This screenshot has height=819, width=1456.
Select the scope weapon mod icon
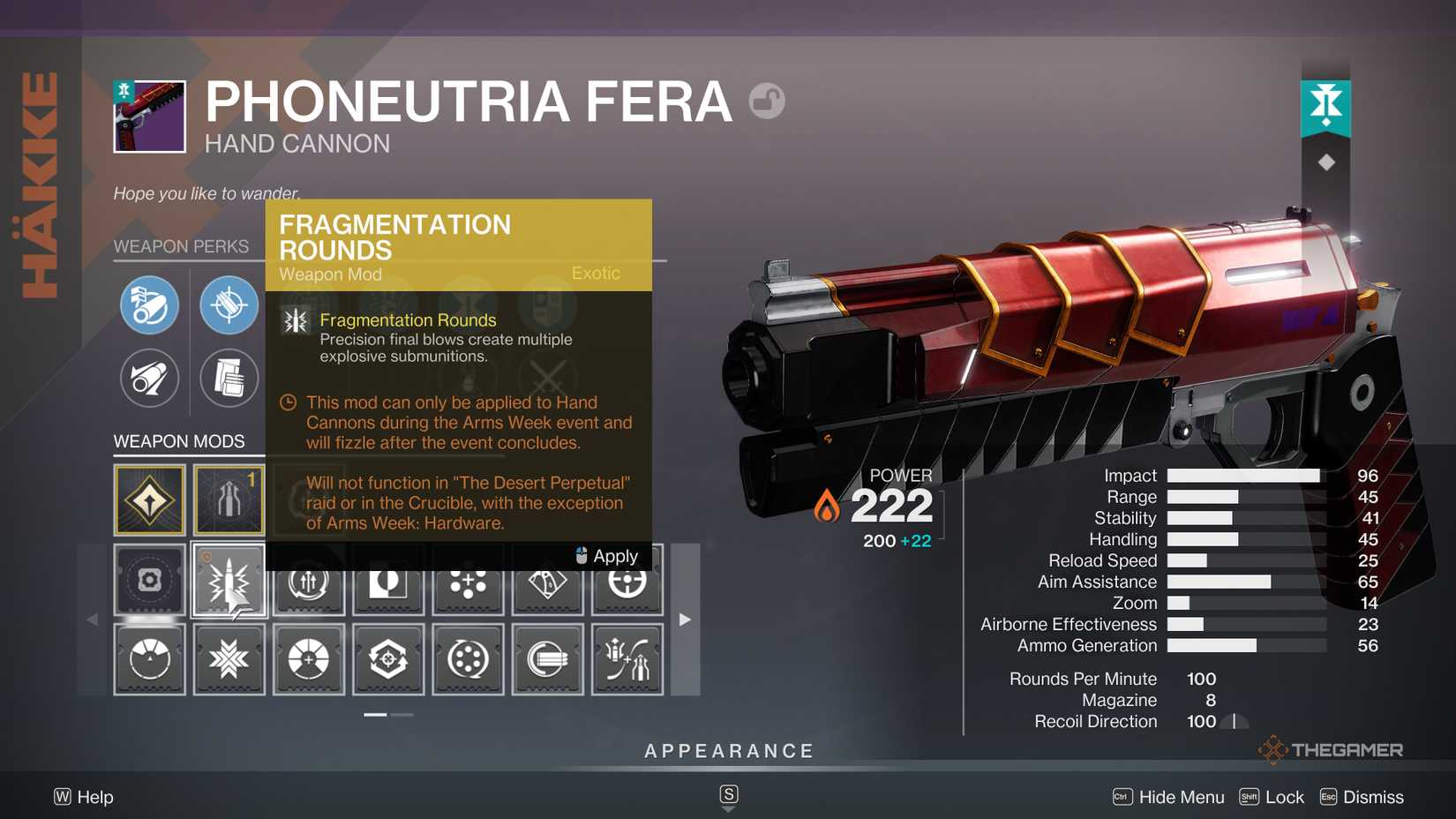coord(150,581)
